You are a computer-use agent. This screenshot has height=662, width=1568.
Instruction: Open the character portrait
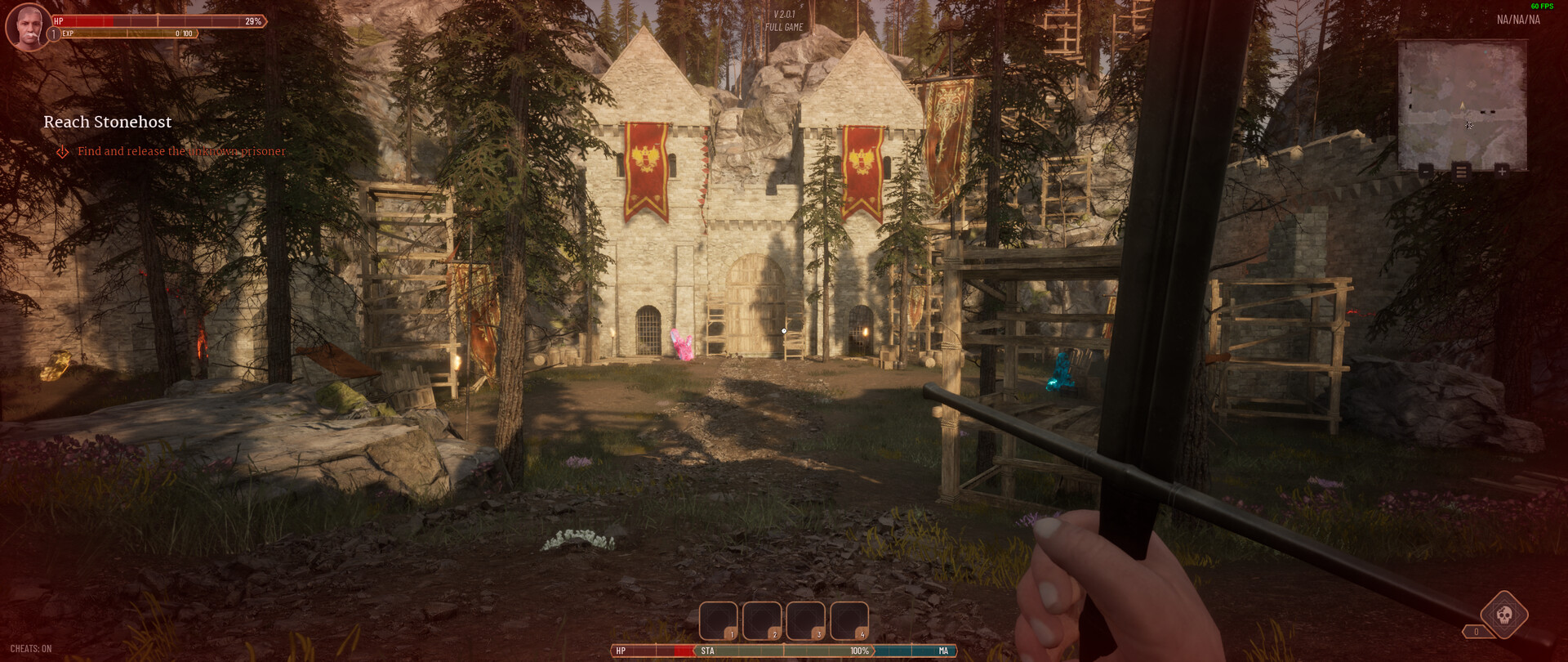click(28, 27)
